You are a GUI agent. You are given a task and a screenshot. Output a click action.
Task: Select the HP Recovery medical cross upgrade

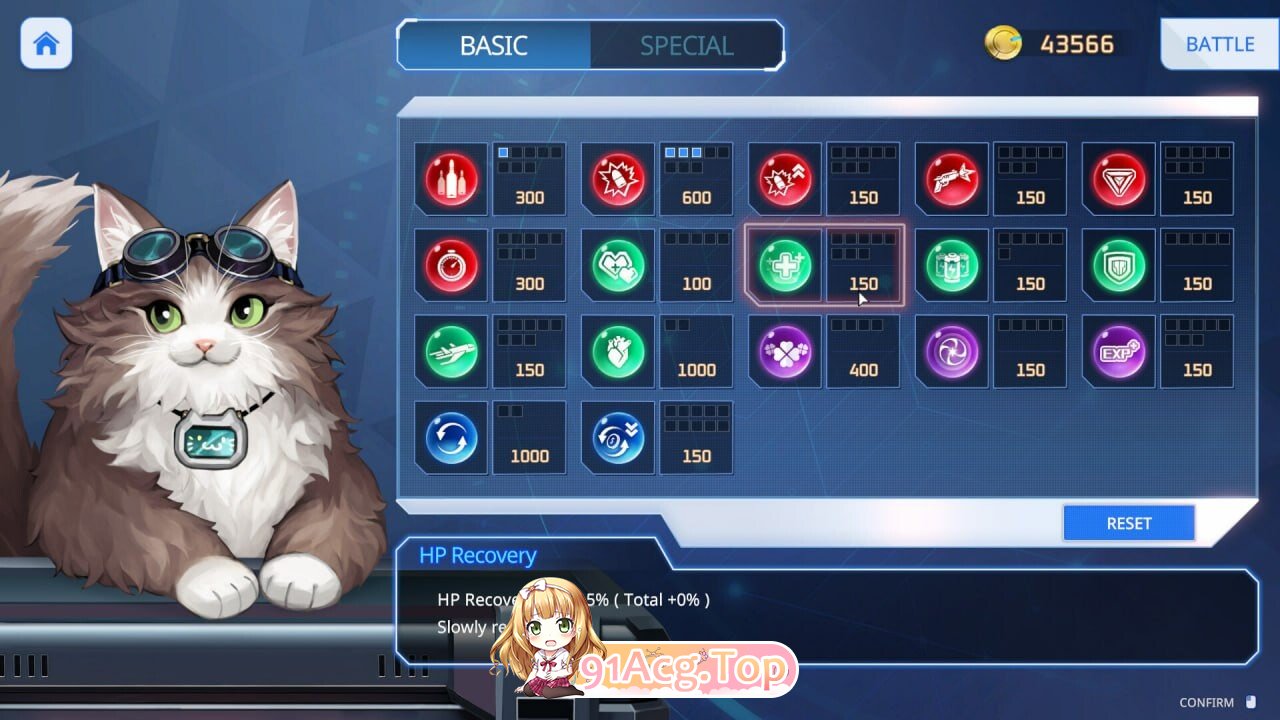tap(785, 266)
